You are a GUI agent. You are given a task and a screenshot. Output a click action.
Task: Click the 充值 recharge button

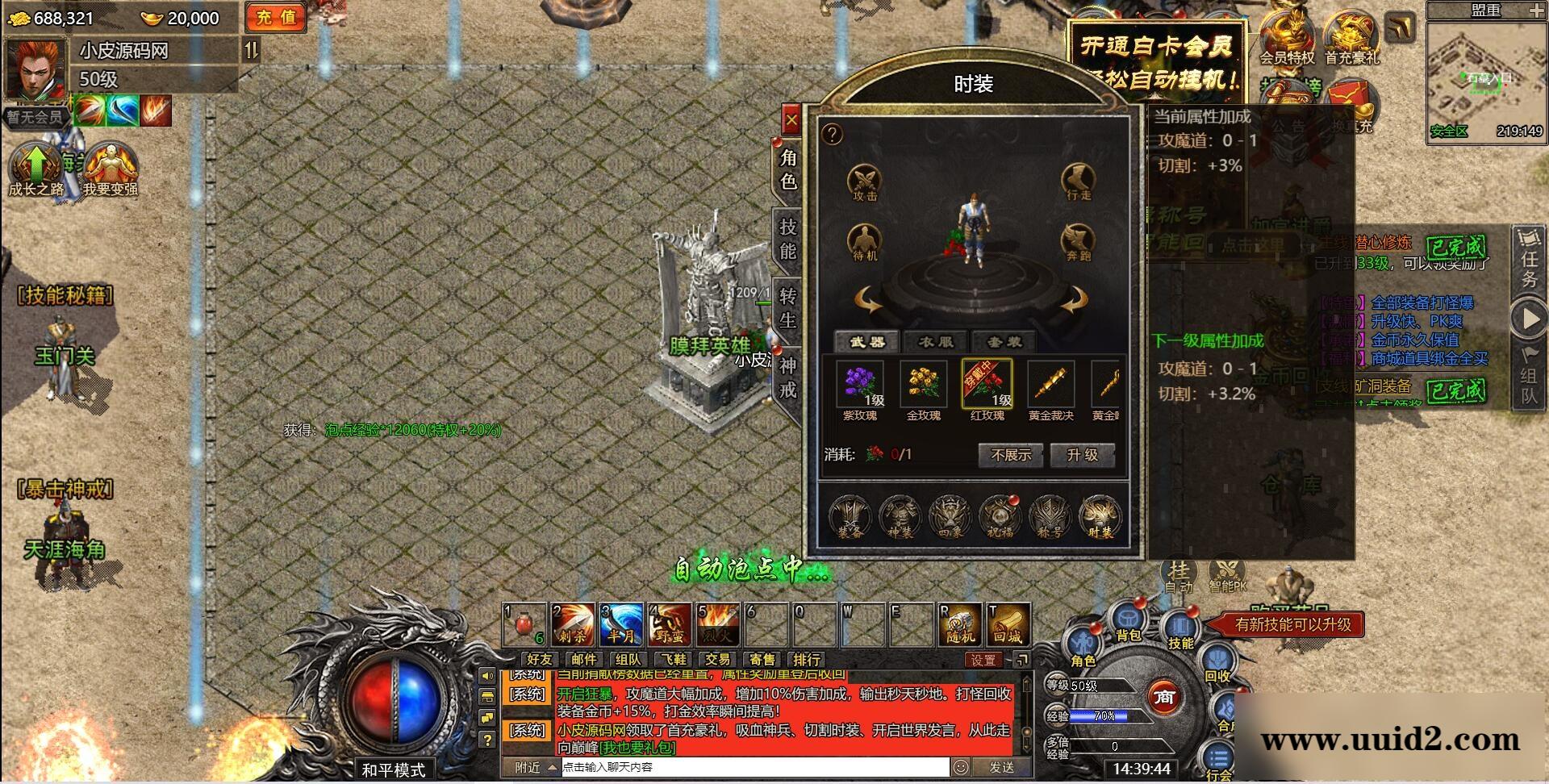(276, 18)
